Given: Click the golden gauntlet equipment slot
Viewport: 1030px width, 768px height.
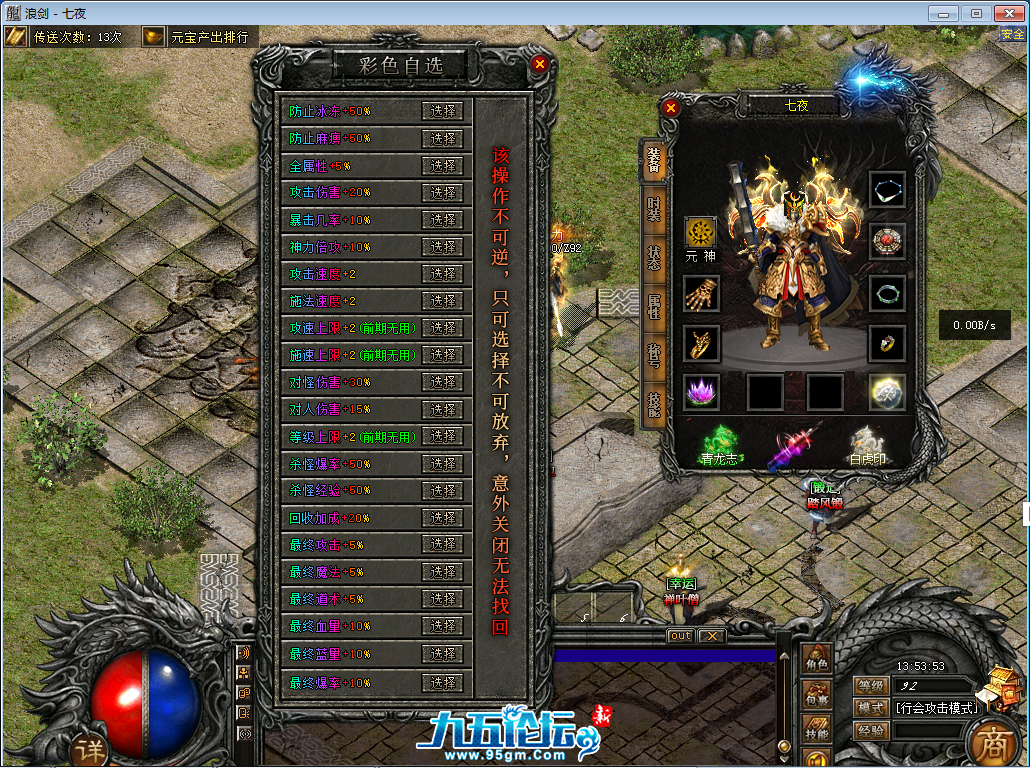Looking at the screenshot, I should [700, 294].
